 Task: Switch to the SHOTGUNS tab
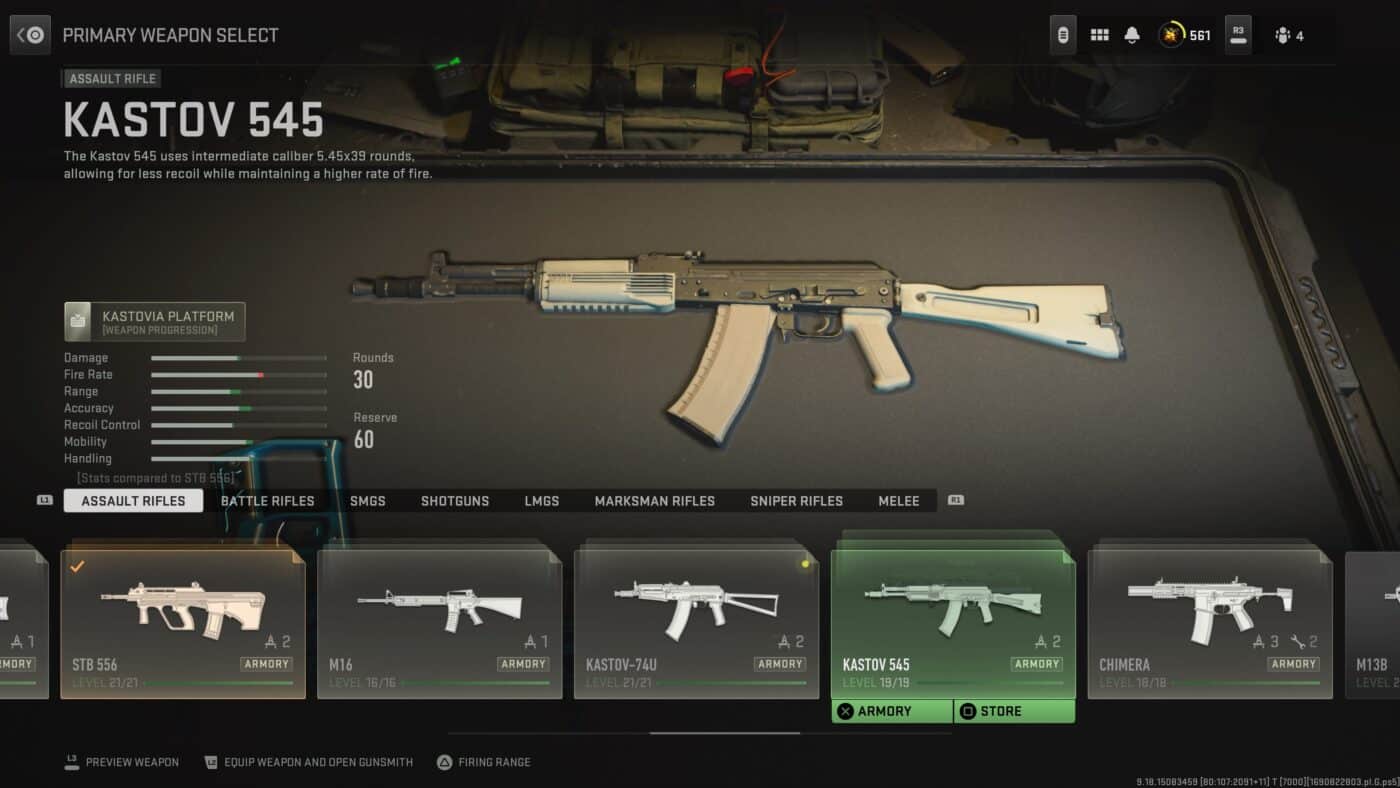tap(455, 500)
